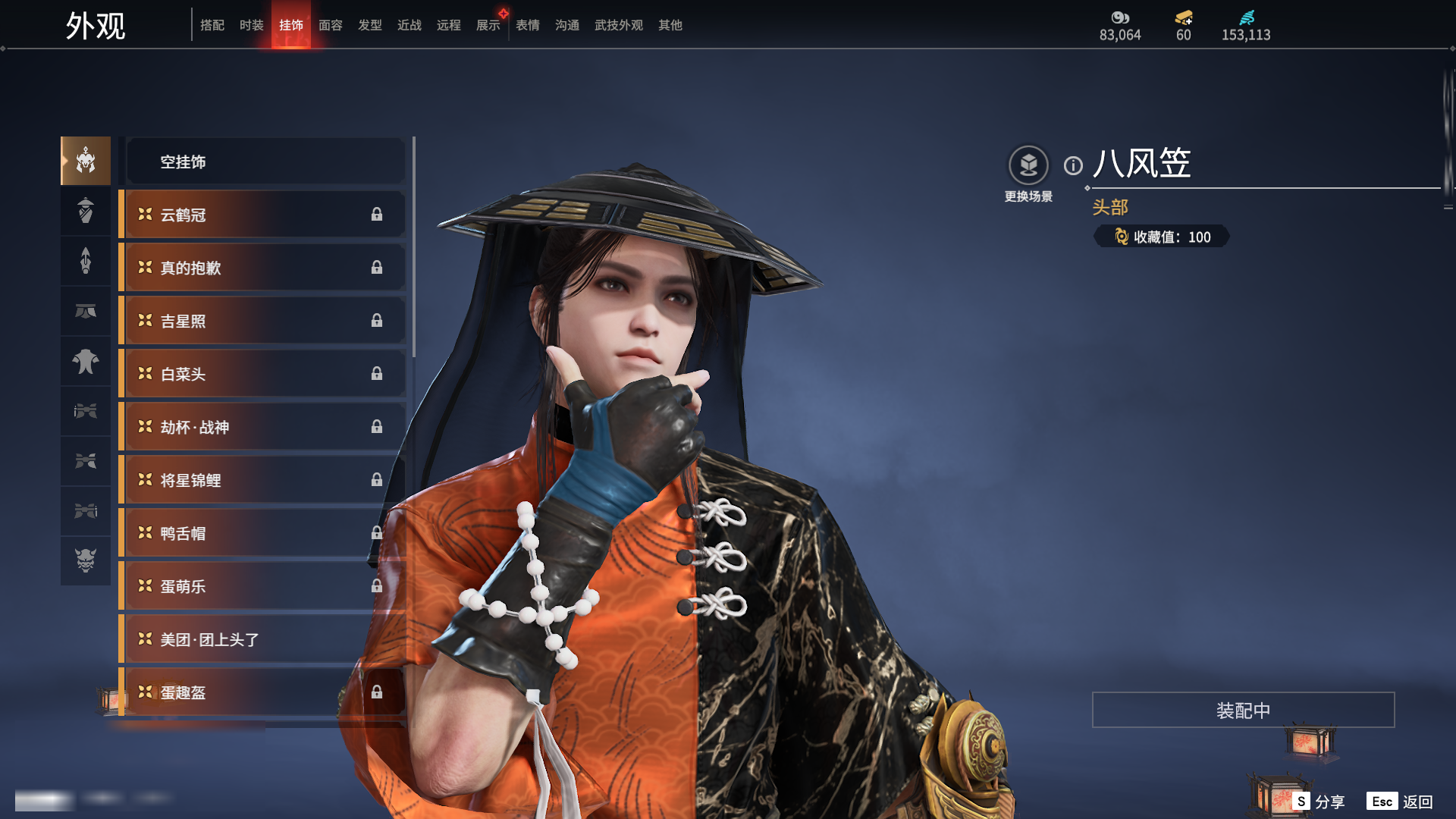
Task: Click the 返回 back button
Action: (x=1400, y=802)
